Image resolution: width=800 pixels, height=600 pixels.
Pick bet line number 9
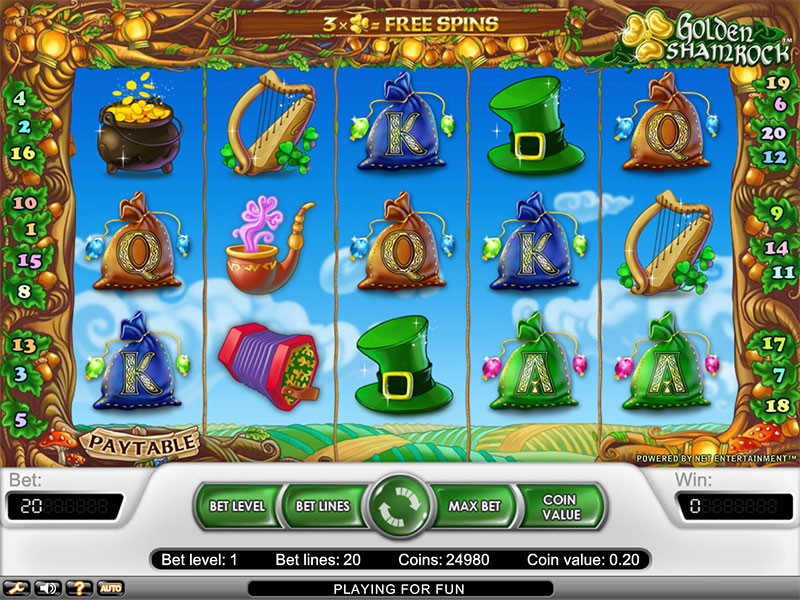coord(776,212)
